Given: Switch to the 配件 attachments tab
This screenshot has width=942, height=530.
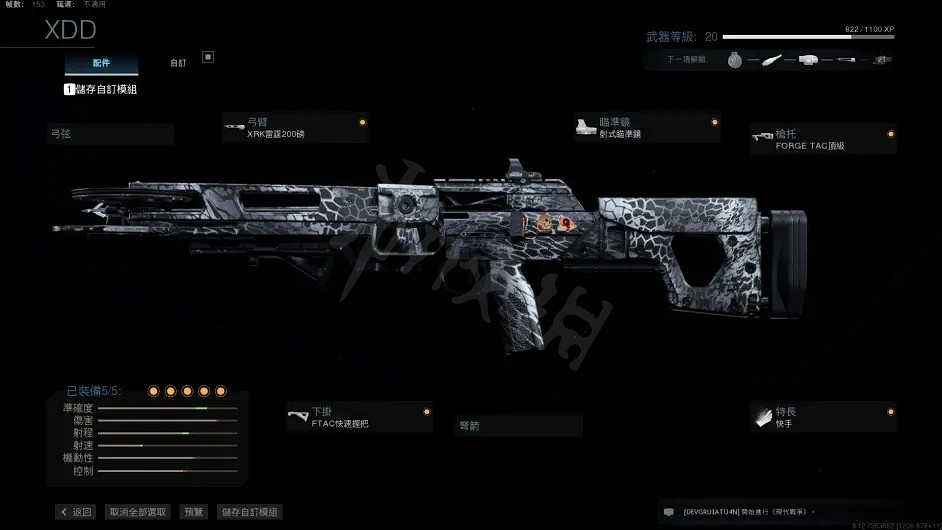Looking at the screenshot, I should (x=87, y=63).
